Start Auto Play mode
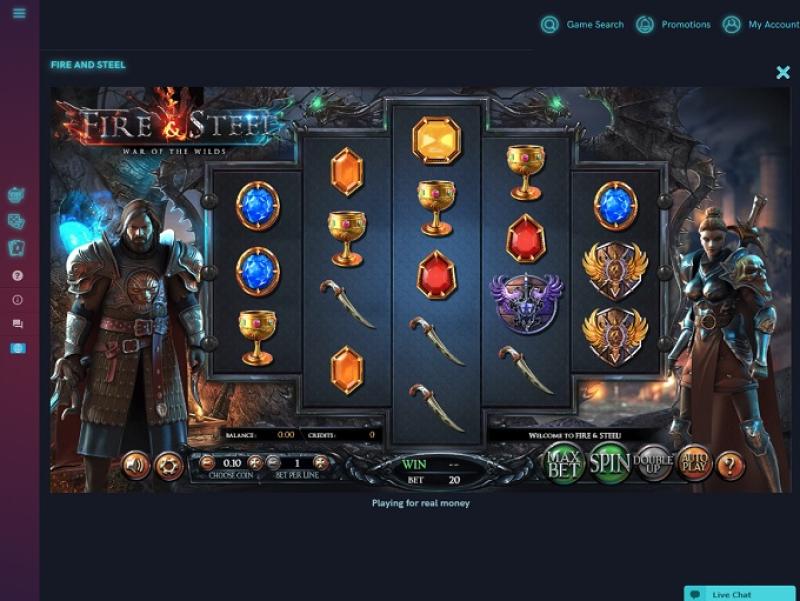 click(x=694, y=462)
